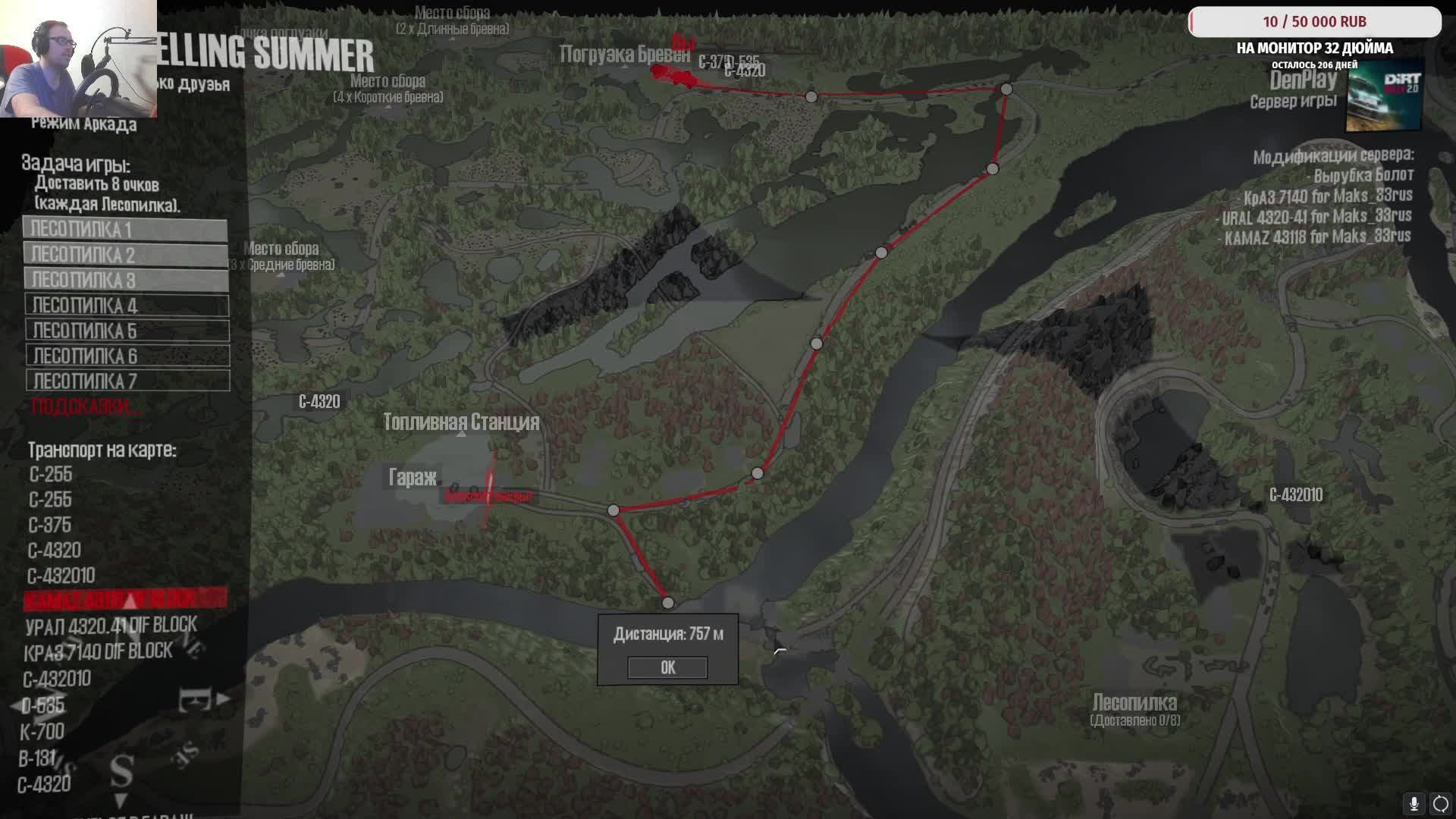Select the D-535 vehicle entry
Screen dimensions: 1456x819
[x=43, y=706]
